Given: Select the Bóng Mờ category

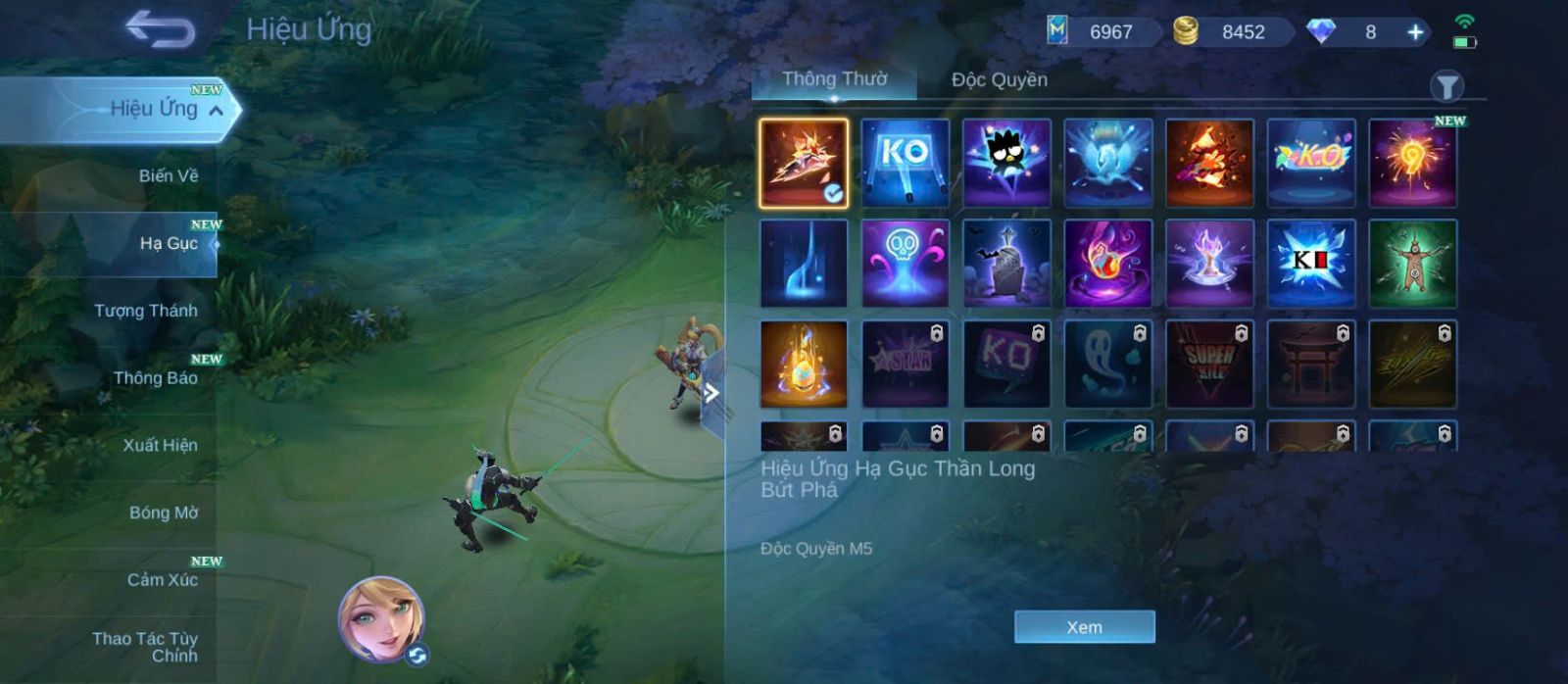Looking at the screenshot, I should coord(163,513).
